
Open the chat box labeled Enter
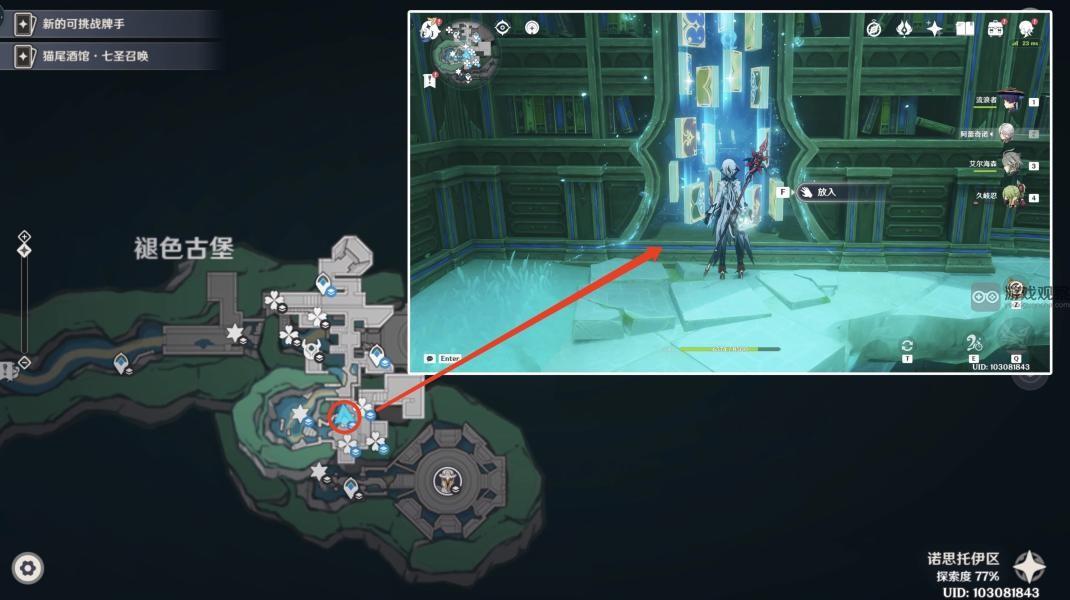443,358
